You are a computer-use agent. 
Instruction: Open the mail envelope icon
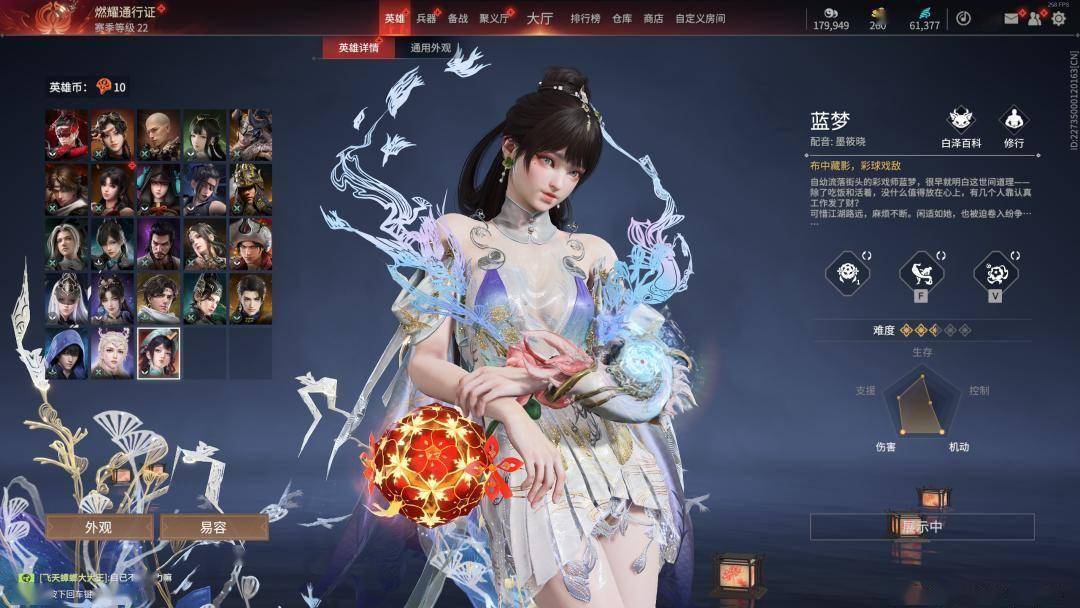[1011, 18]
